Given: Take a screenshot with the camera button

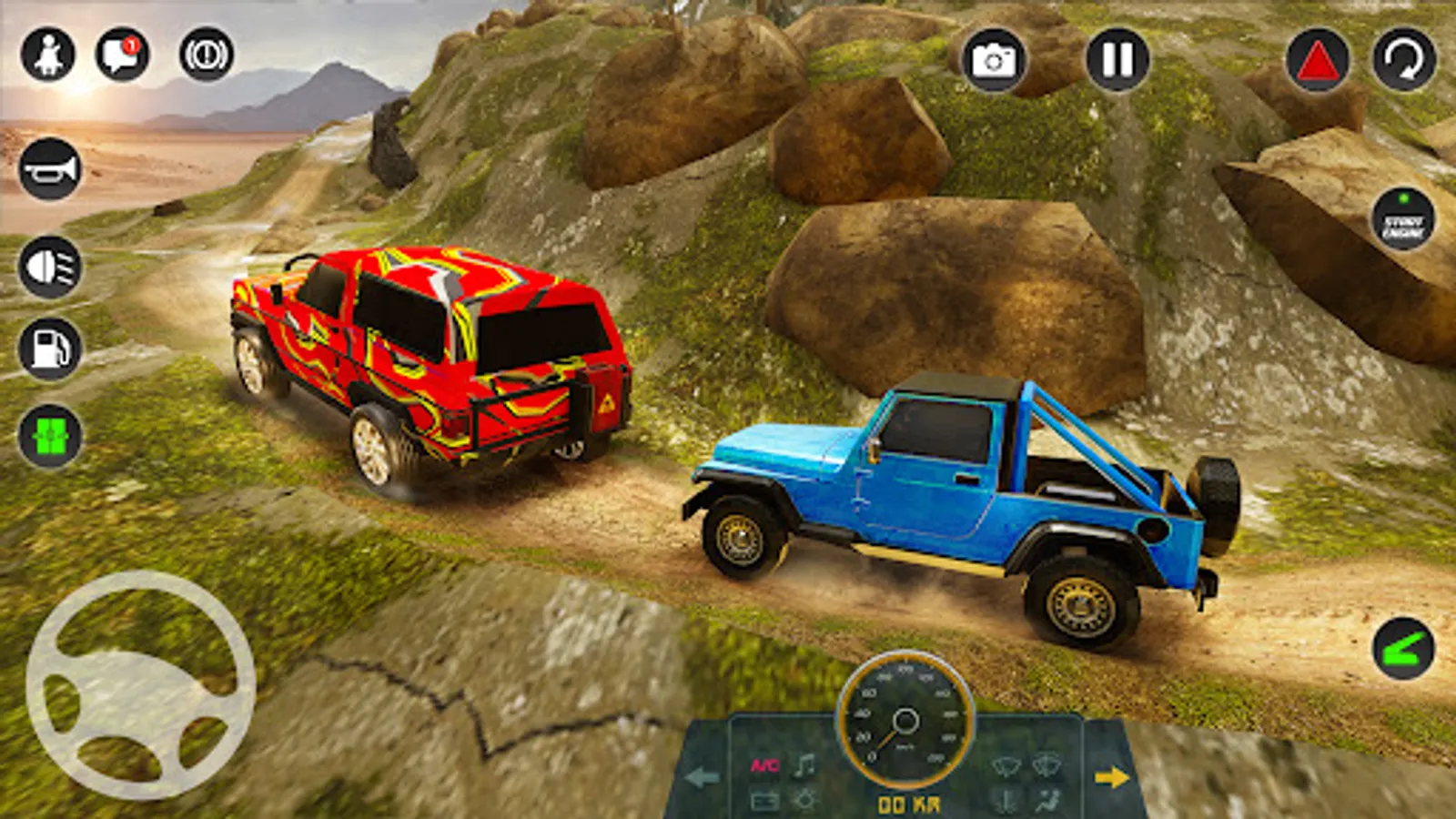Looking at the screenshot, I should [x=993, y=60].
